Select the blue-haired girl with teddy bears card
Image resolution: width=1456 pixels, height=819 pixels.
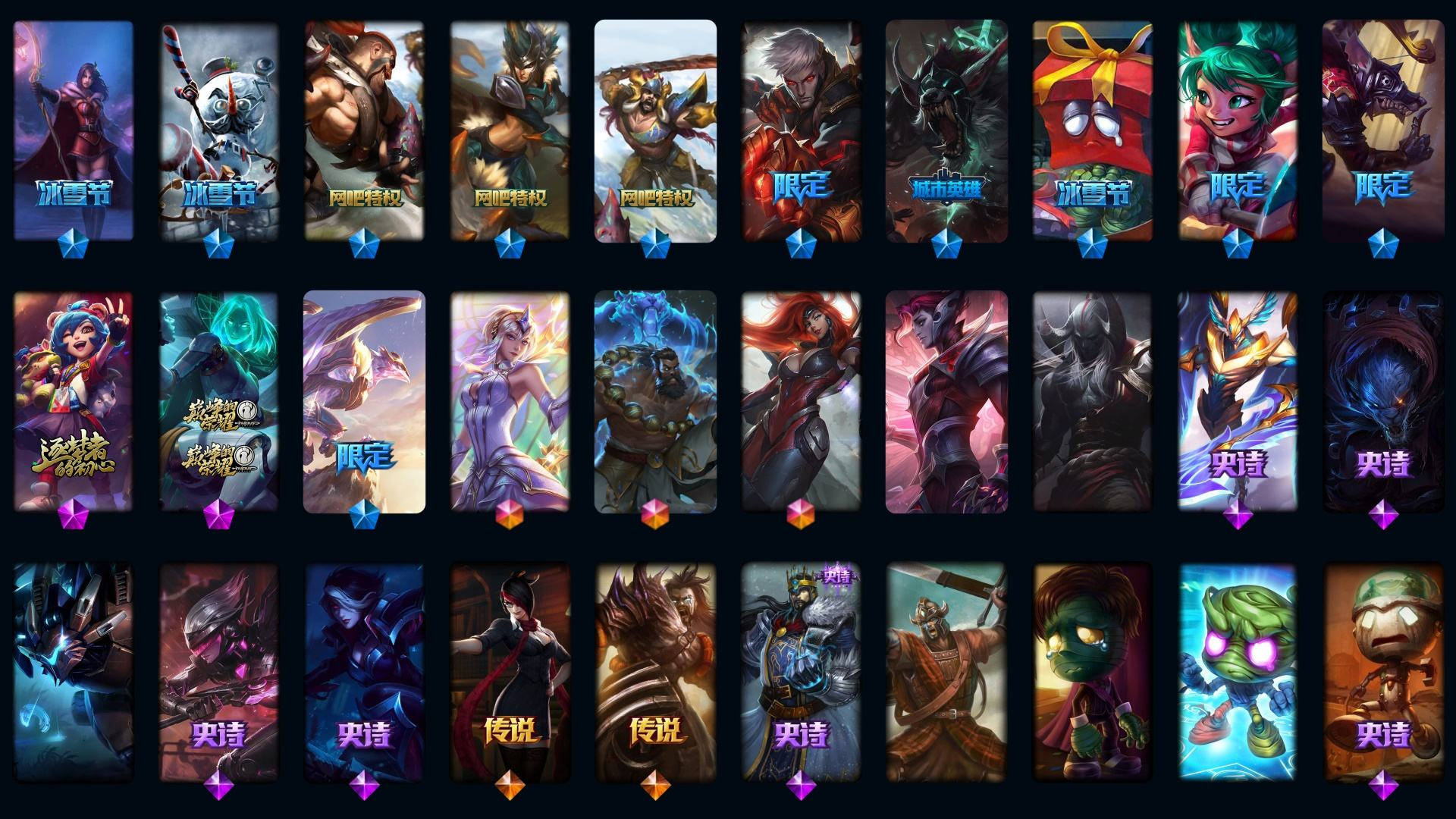(74, 402)
